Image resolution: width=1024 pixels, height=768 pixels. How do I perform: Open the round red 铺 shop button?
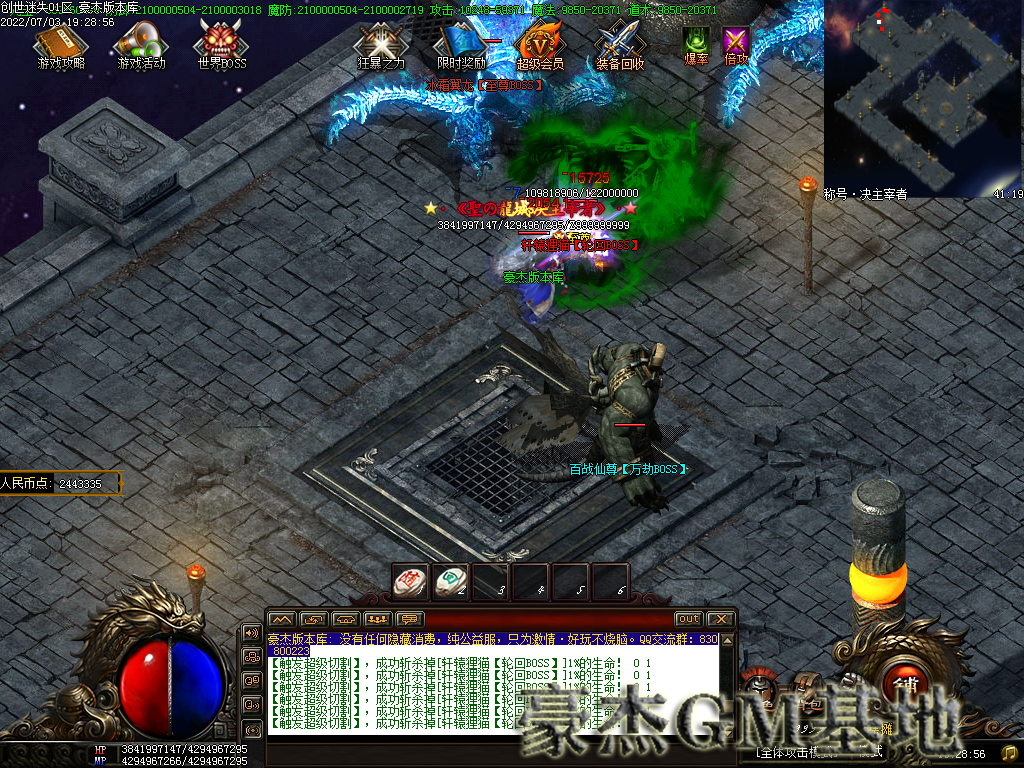pyautogui.click(x=906, y=684)
